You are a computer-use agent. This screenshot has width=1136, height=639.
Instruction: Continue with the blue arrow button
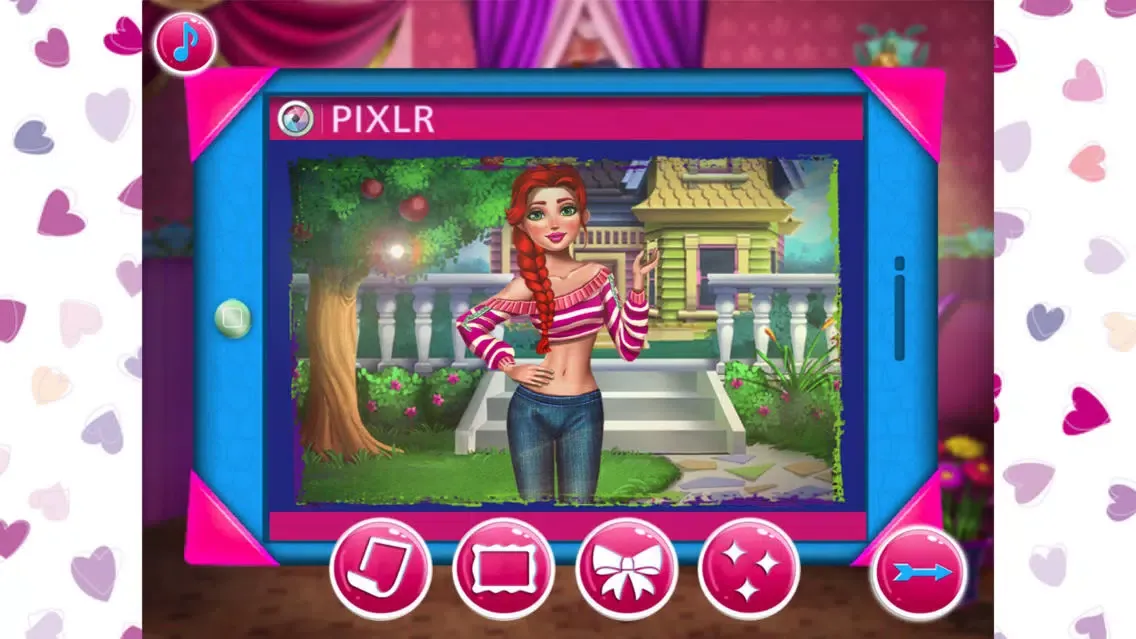[919, 573]
